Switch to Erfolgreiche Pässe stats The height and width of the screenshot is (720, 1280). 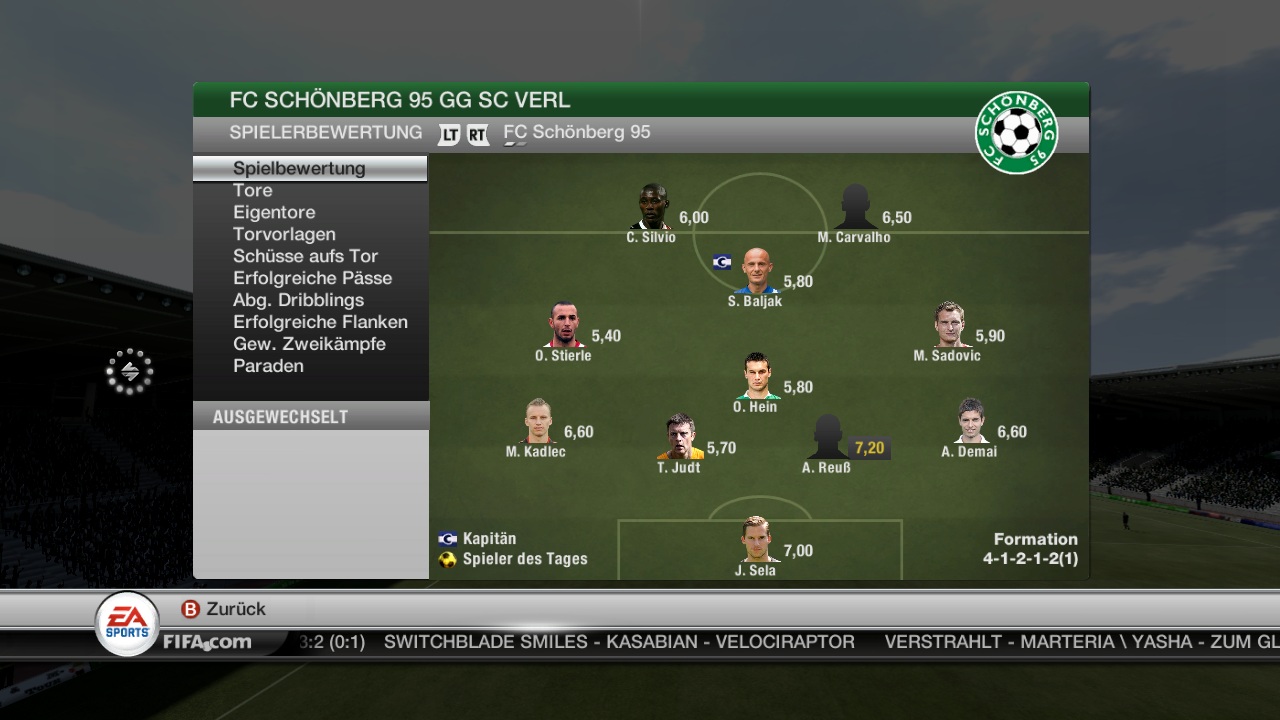click(312, 278)
